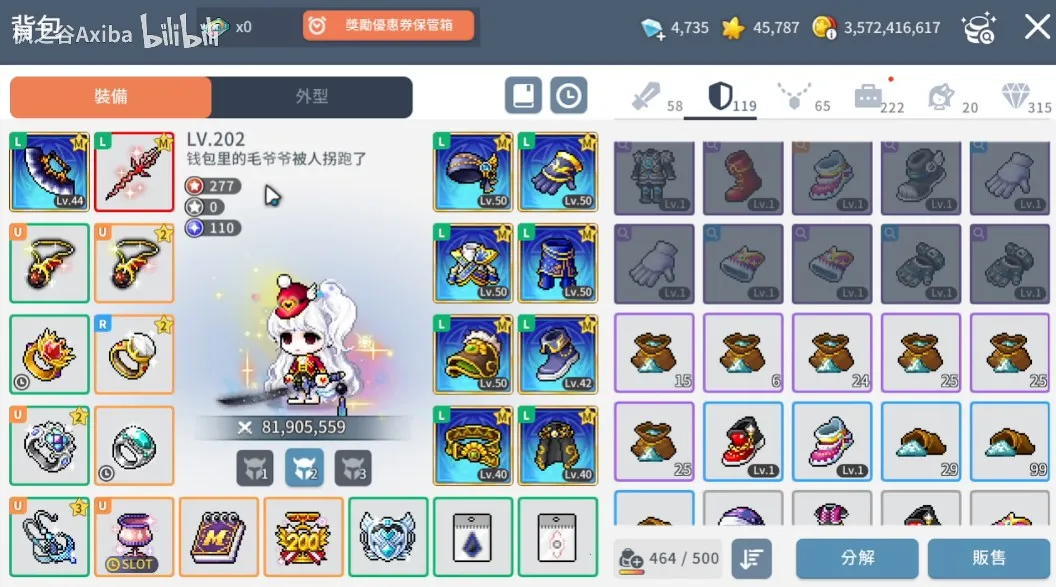Choose equipment preset number 1
Image resolution: width=1056 pixels, height=587 pixels.
click(x=255, y=467)
